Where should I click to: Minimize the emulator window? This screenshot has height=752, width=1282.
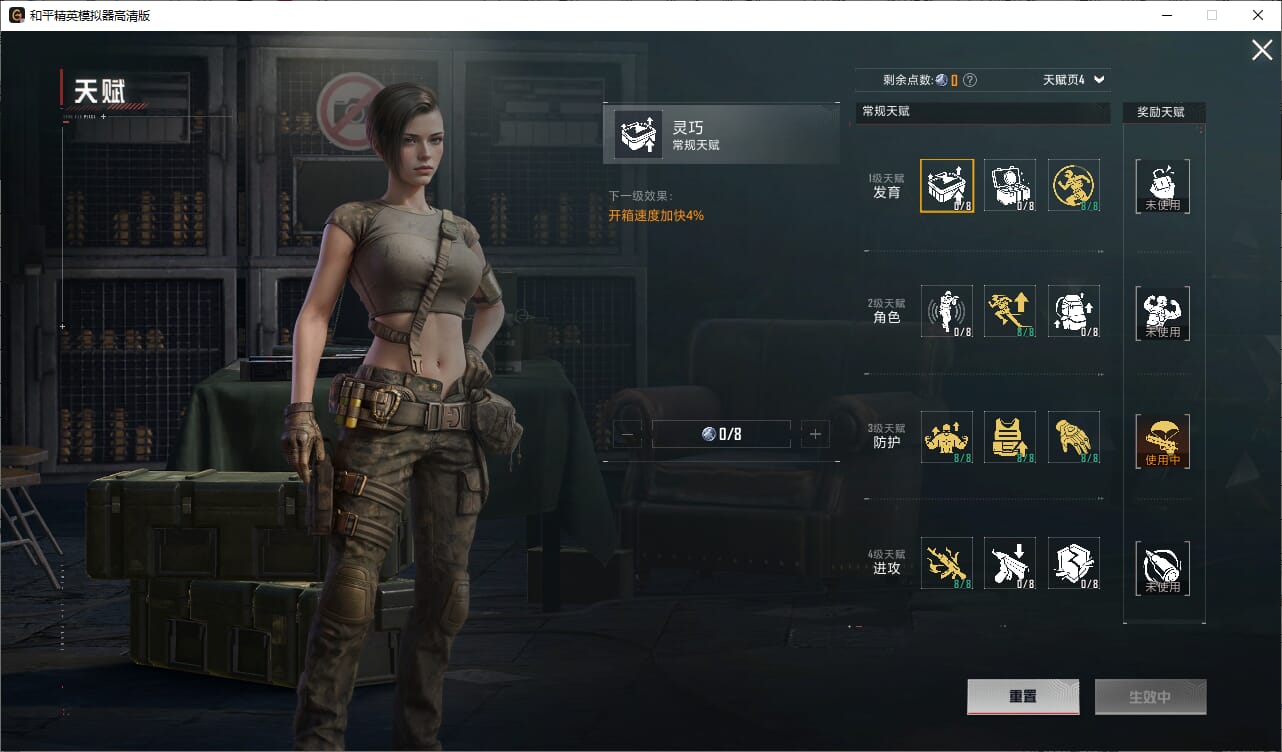pyautogui.click(x=1166, y=15)
